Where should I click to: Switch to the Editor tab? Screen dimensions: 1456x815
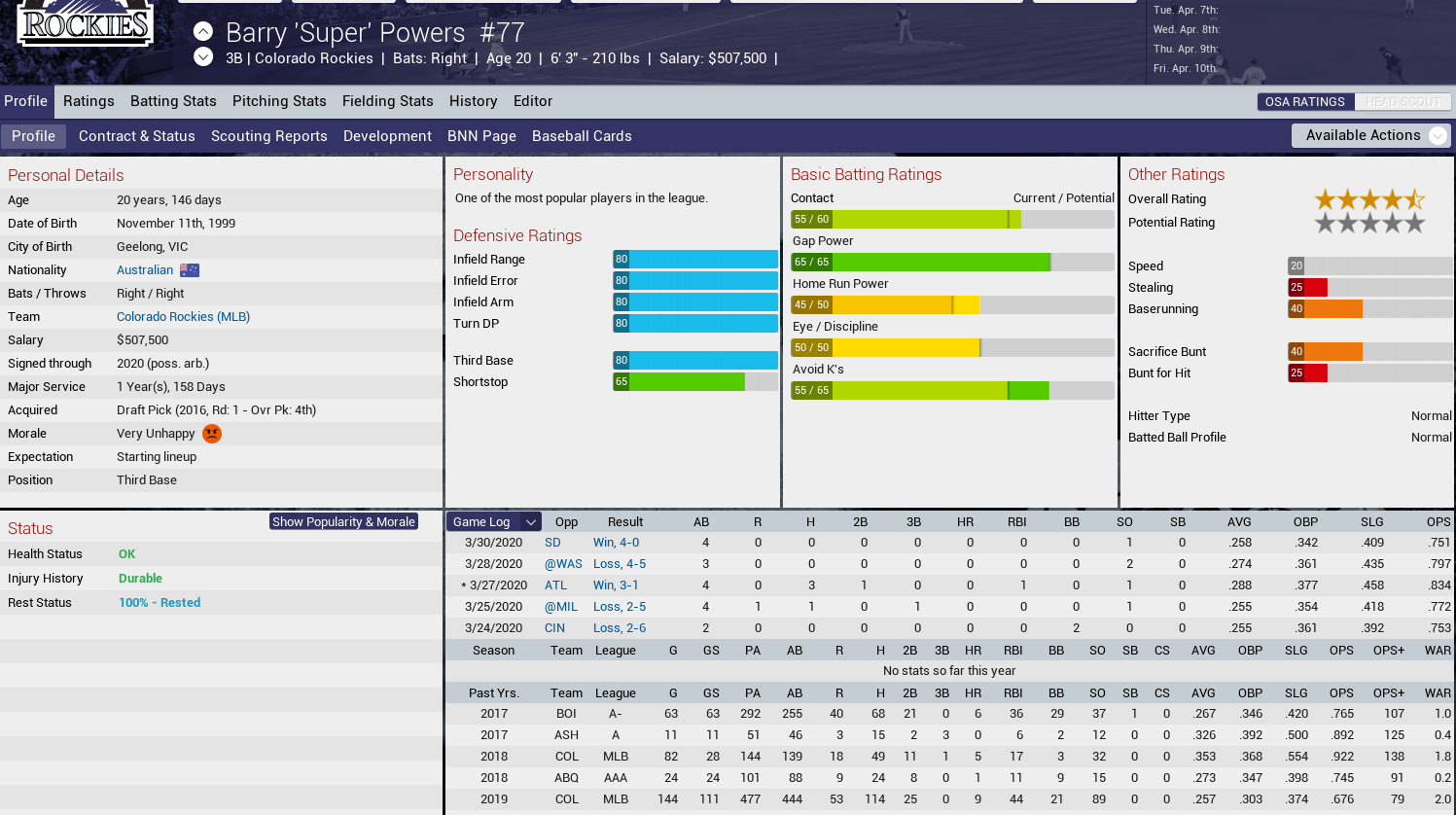[x=533, y=101]
